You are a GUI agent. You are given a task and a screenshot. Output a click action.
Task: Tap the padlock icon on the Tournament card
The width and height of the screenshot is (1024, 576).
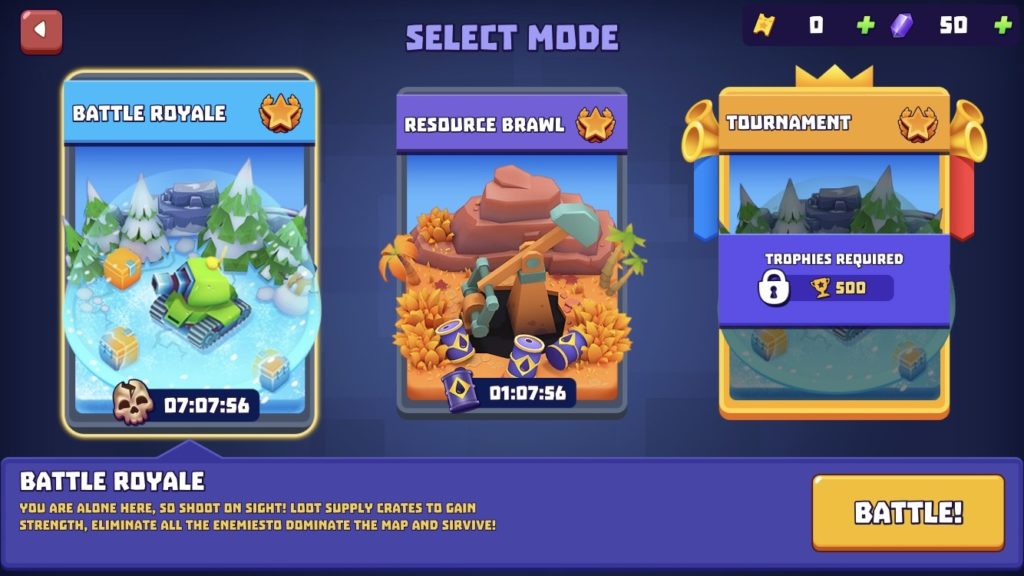point(773,289)
